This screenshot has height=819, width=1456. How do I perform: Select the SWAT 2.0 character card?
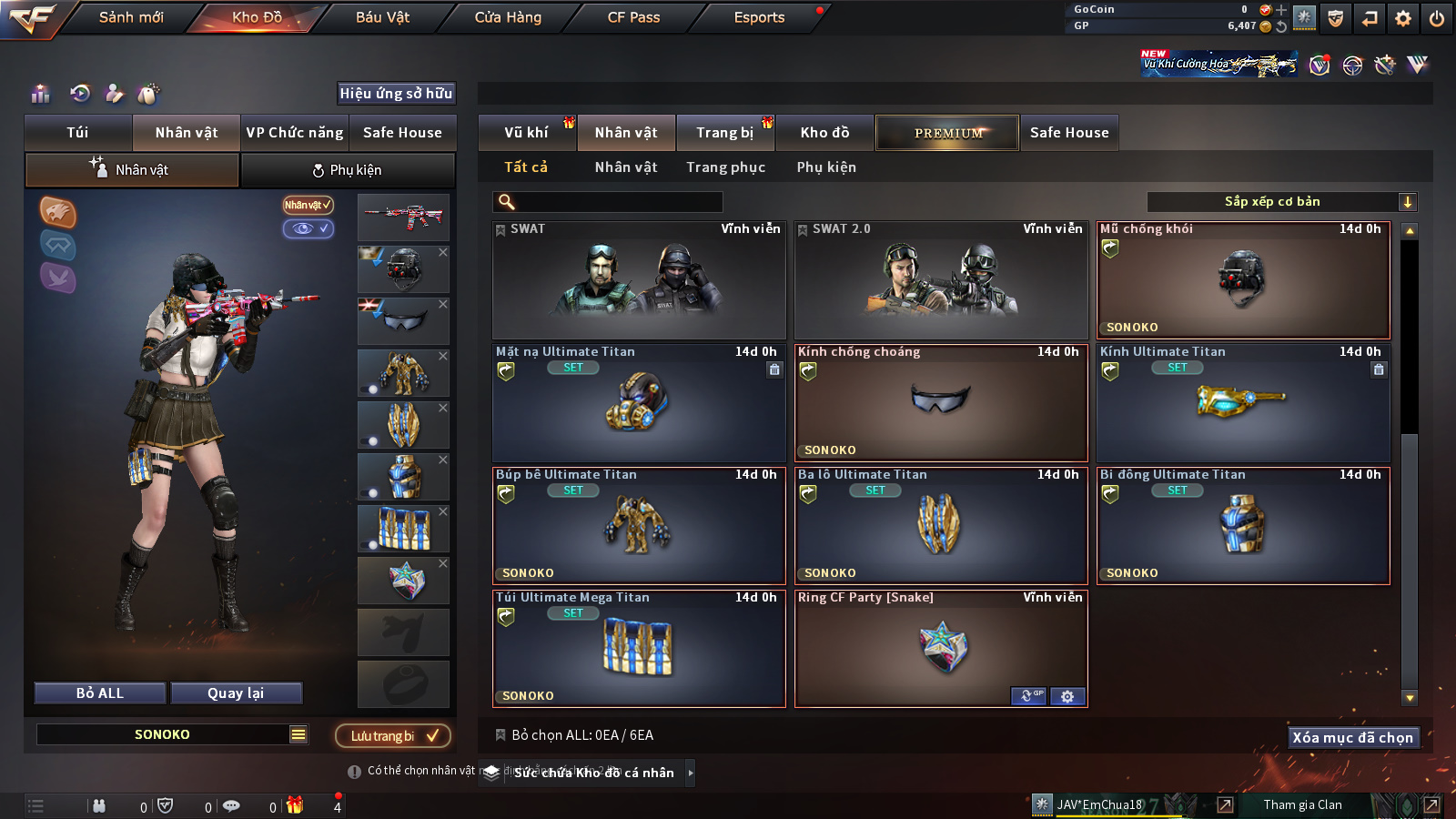pos(941,280)
